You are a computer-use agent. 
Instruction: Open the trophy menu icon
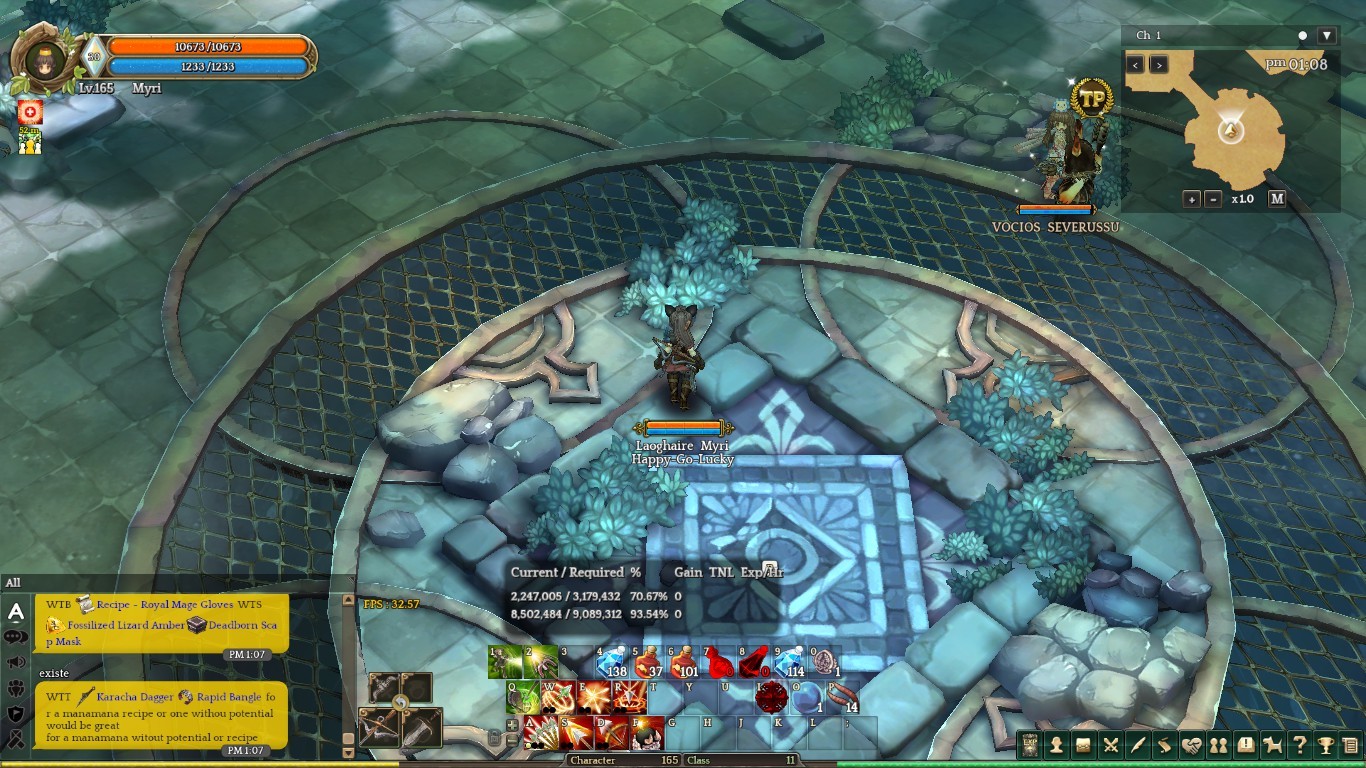(1326, 745)
